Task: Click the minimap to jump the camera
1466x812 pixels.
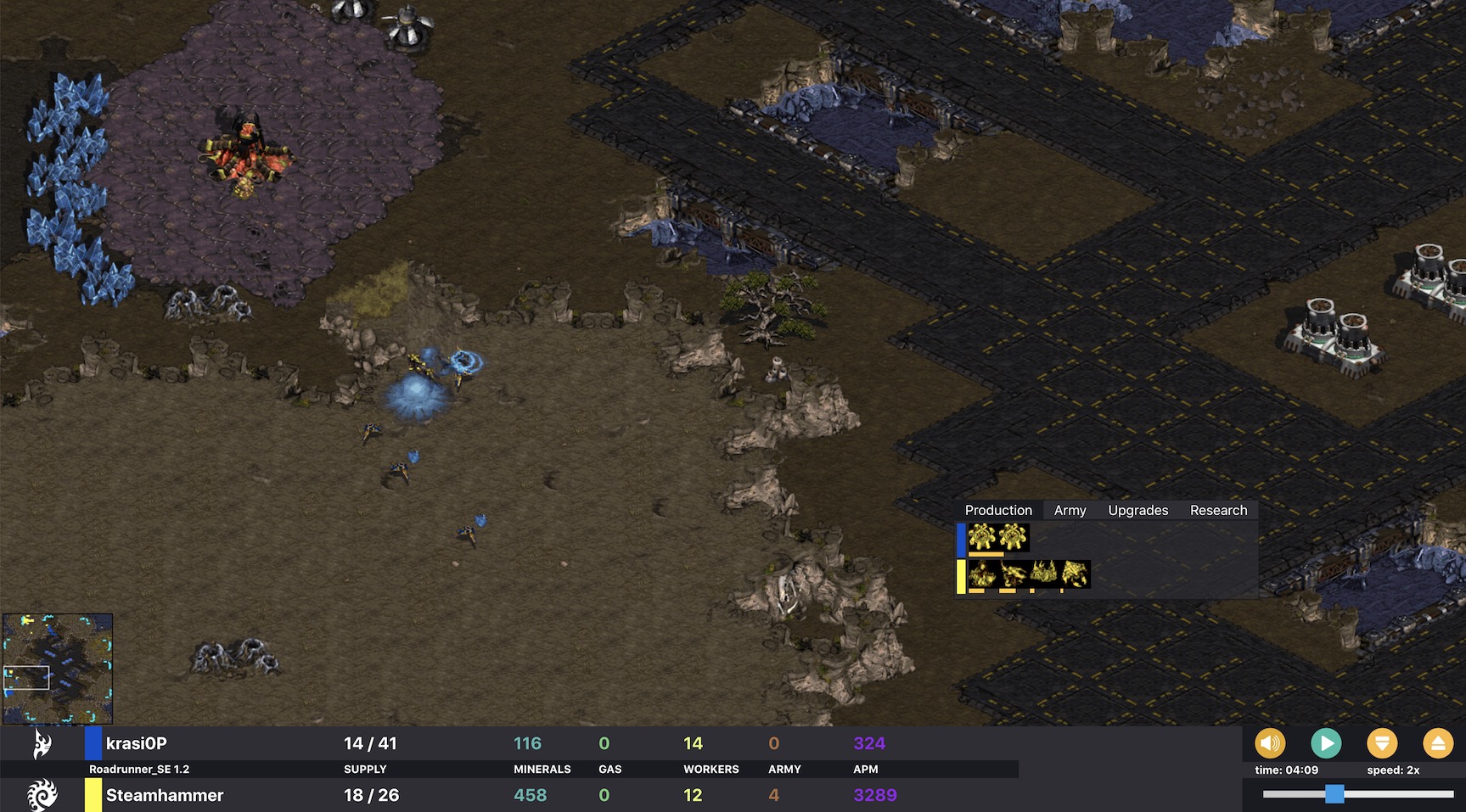Action: pyautogui.click(x=58, y=669)
